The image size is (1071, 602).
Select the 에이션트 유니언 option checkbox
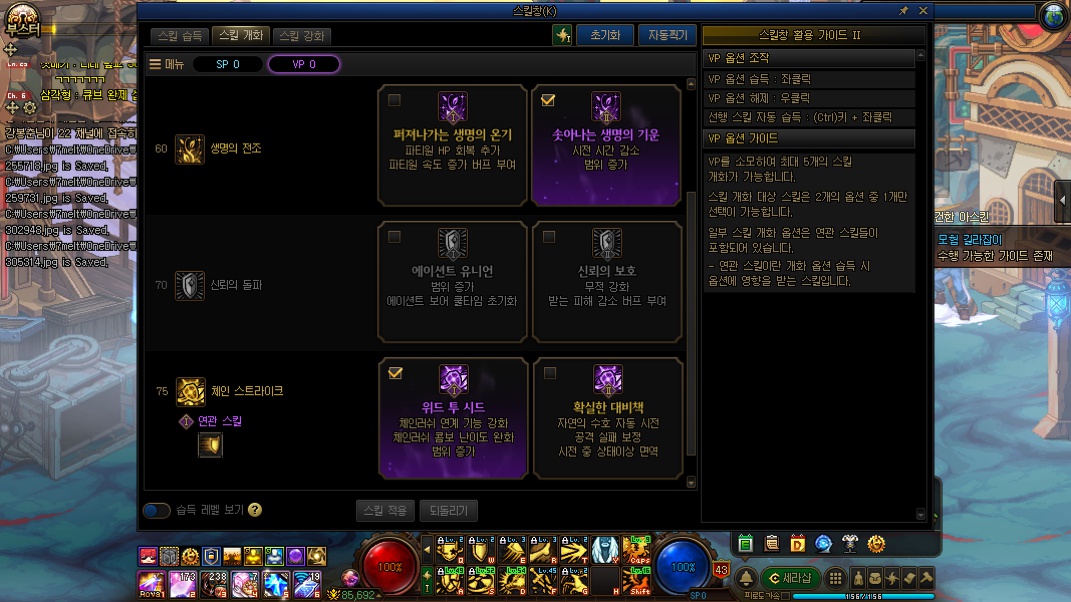tap(395, 237)
